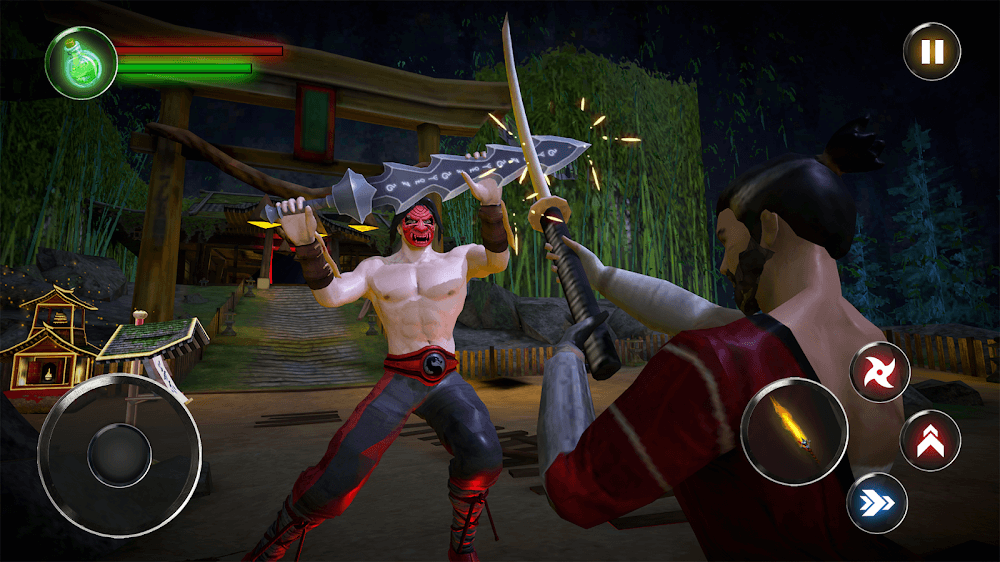
Task: Click the virtual movement joystick
Action: point(119,456)
